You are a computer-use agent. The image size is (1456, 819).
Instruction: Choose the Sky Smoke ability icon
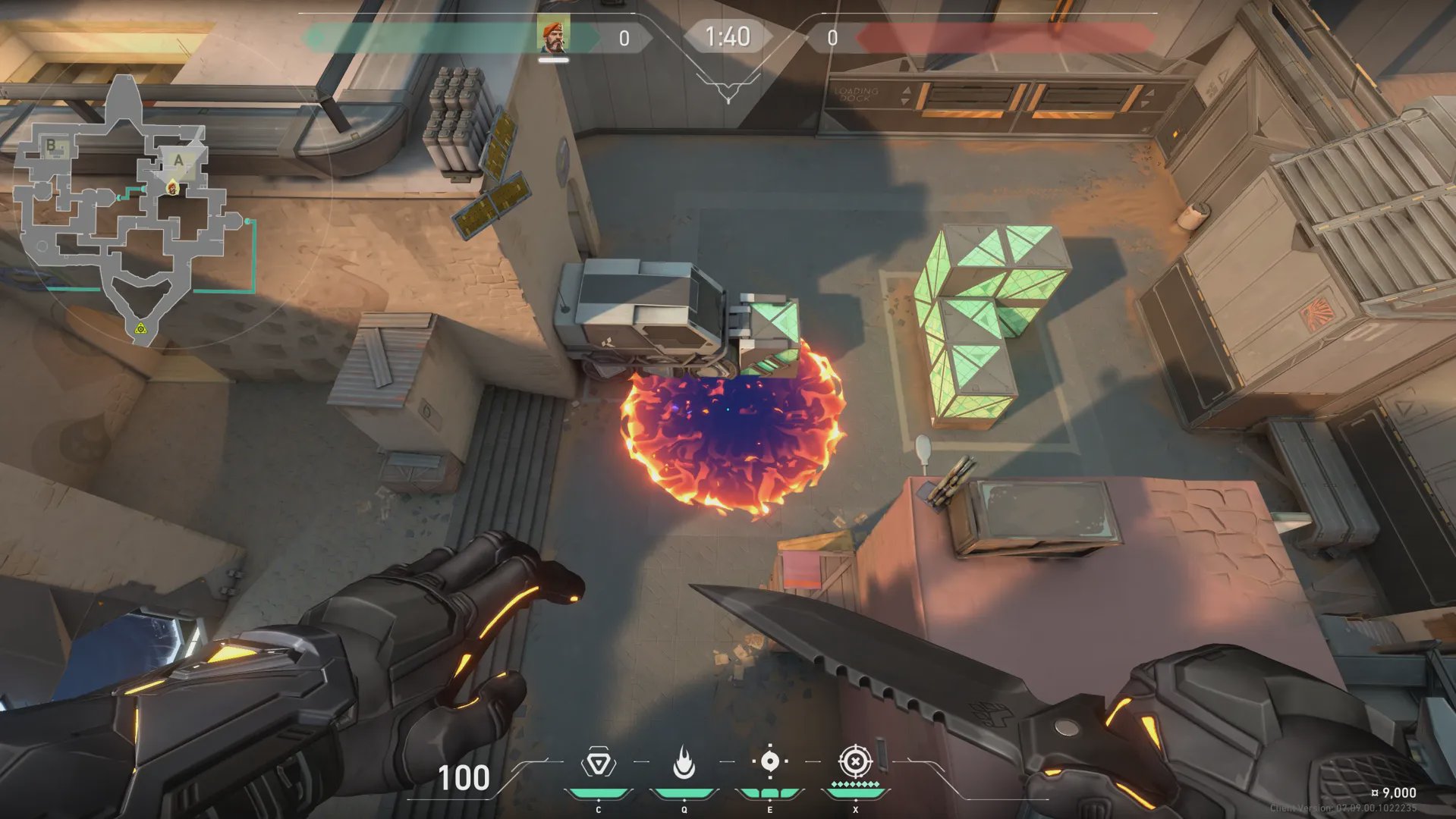[x=769, y=761]
